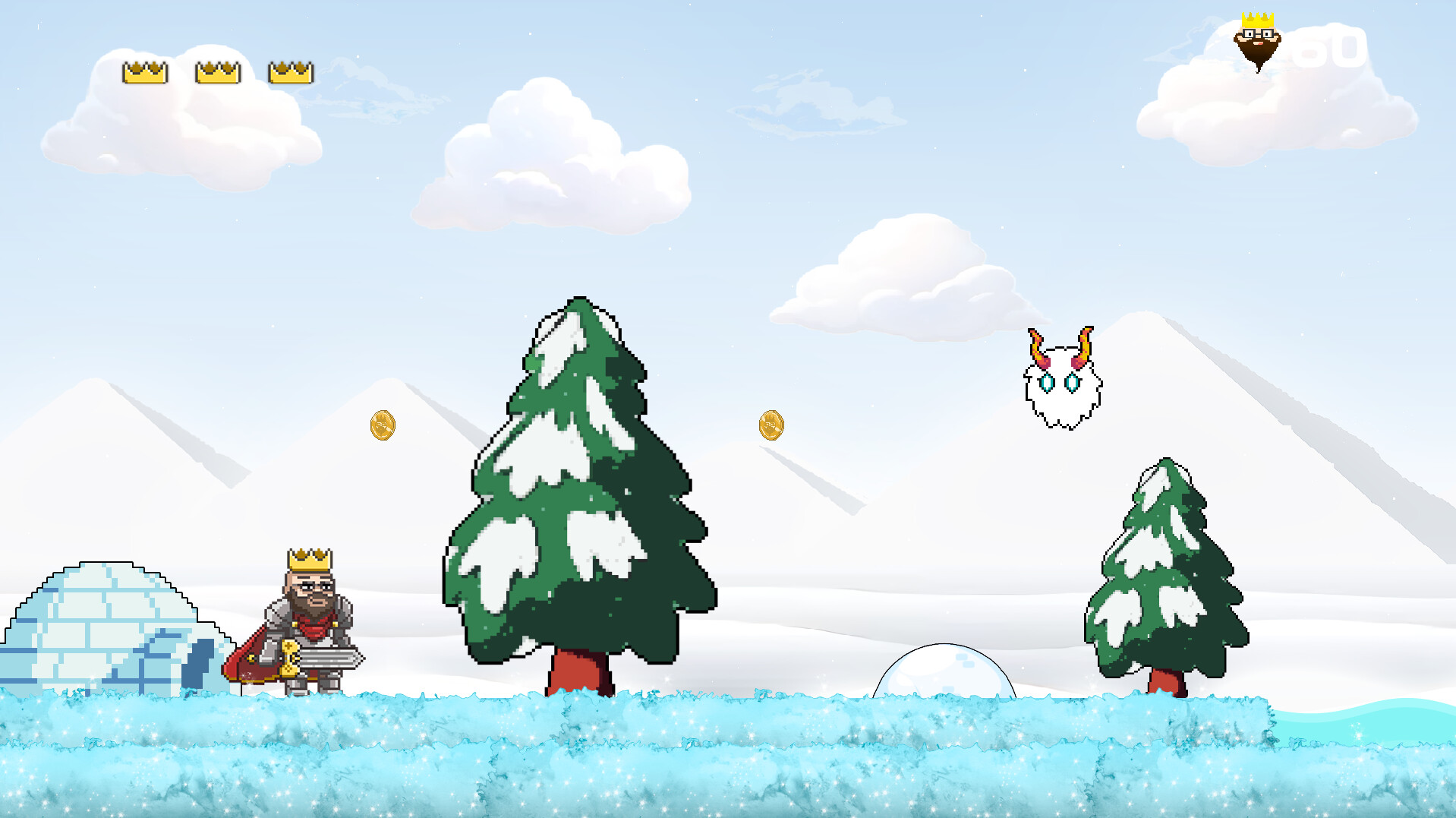The image size is (1456, 818).
Task: Click the first crown life icon
Action: point(147,71)
